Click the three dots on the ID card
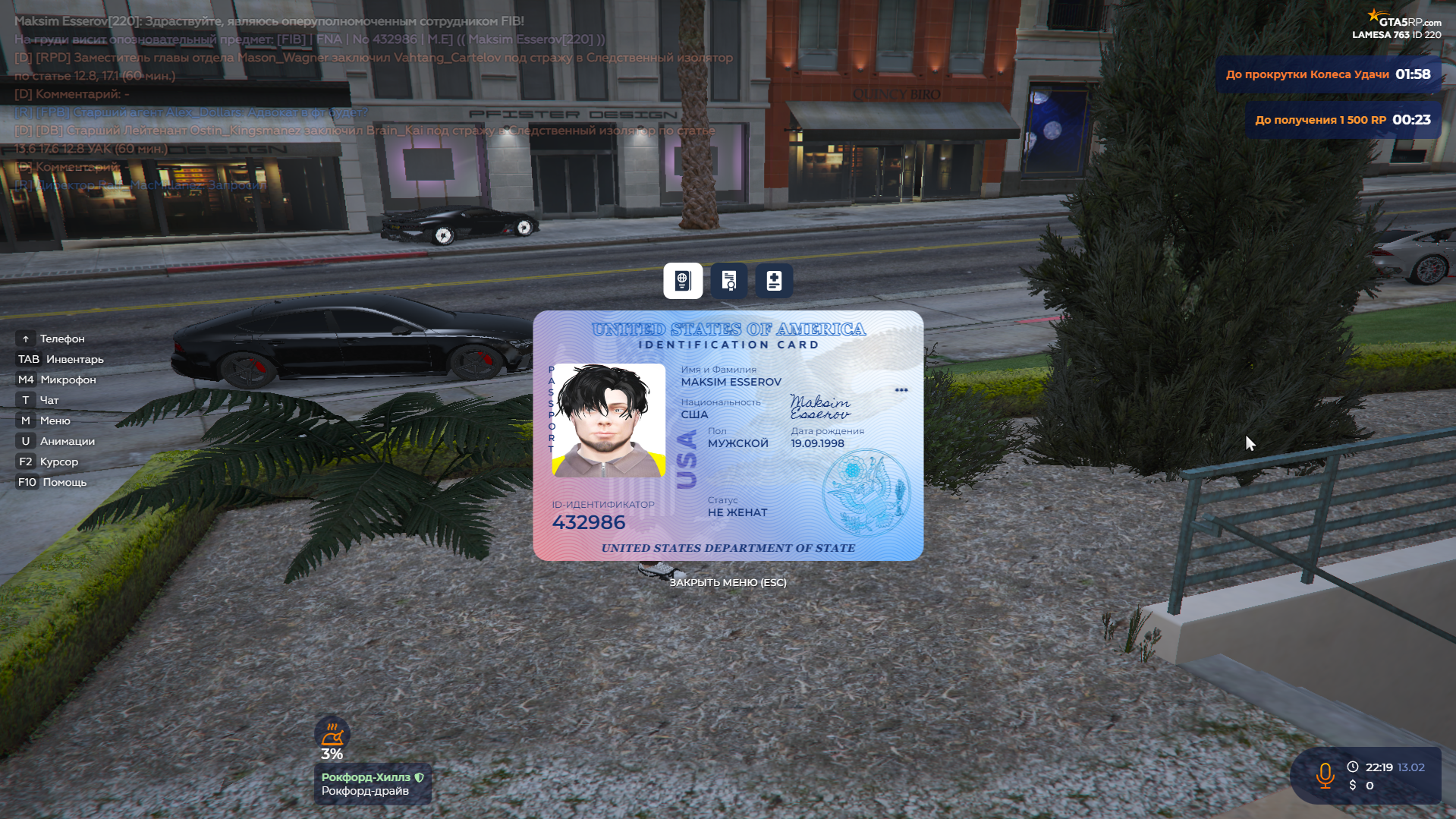This screenshot has width=1456, height=819. (x=901, y=390)
